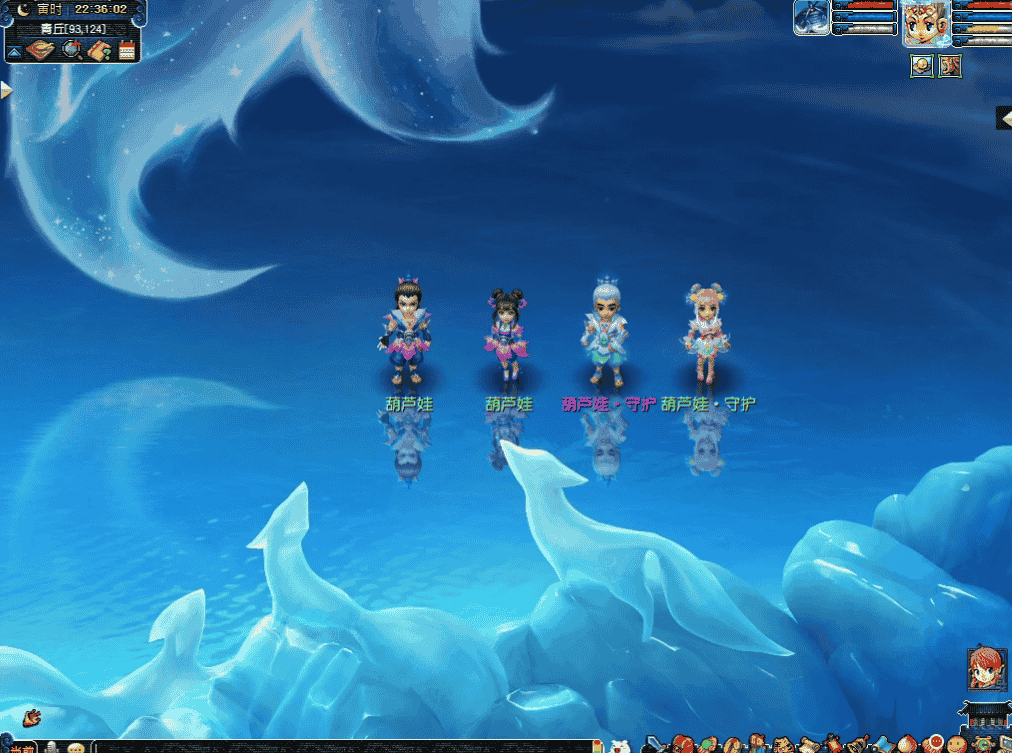Select the tiger face buff icon
This screenshot has width=1012, height=753.
coord(949,66)
